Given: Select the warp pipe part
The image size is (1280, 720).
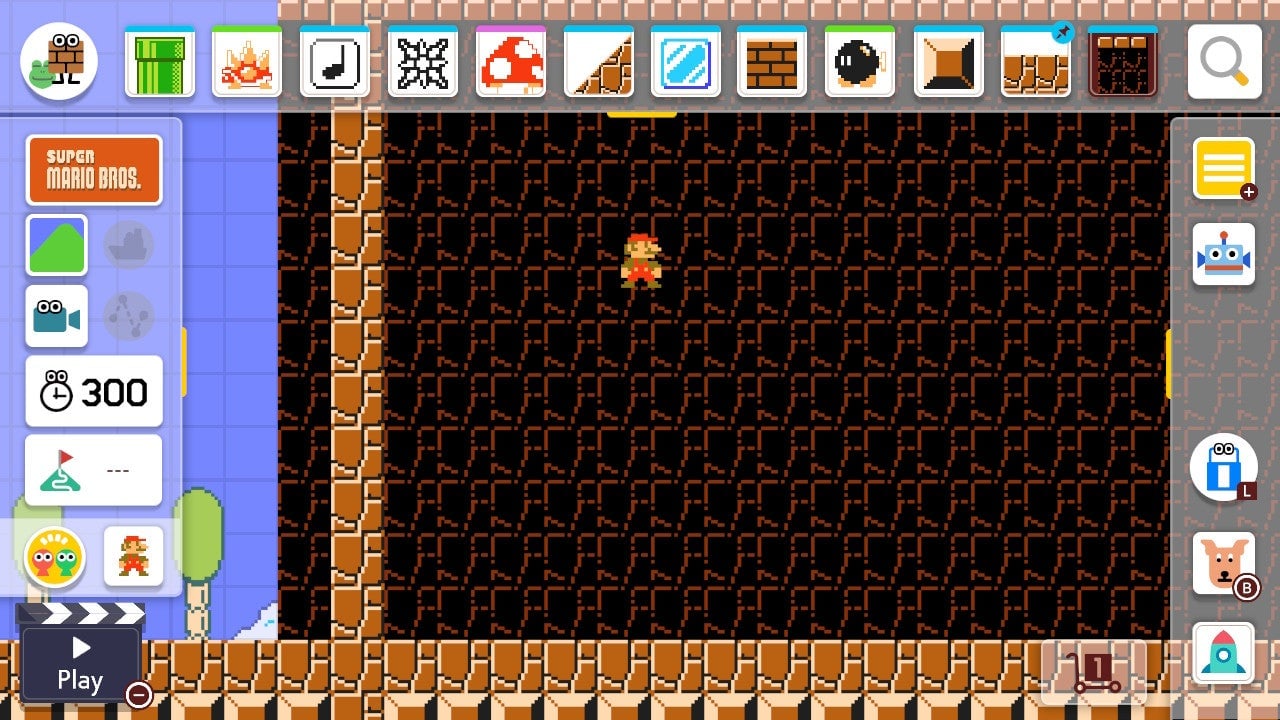Looking at the screenshot, I should 160,62.
